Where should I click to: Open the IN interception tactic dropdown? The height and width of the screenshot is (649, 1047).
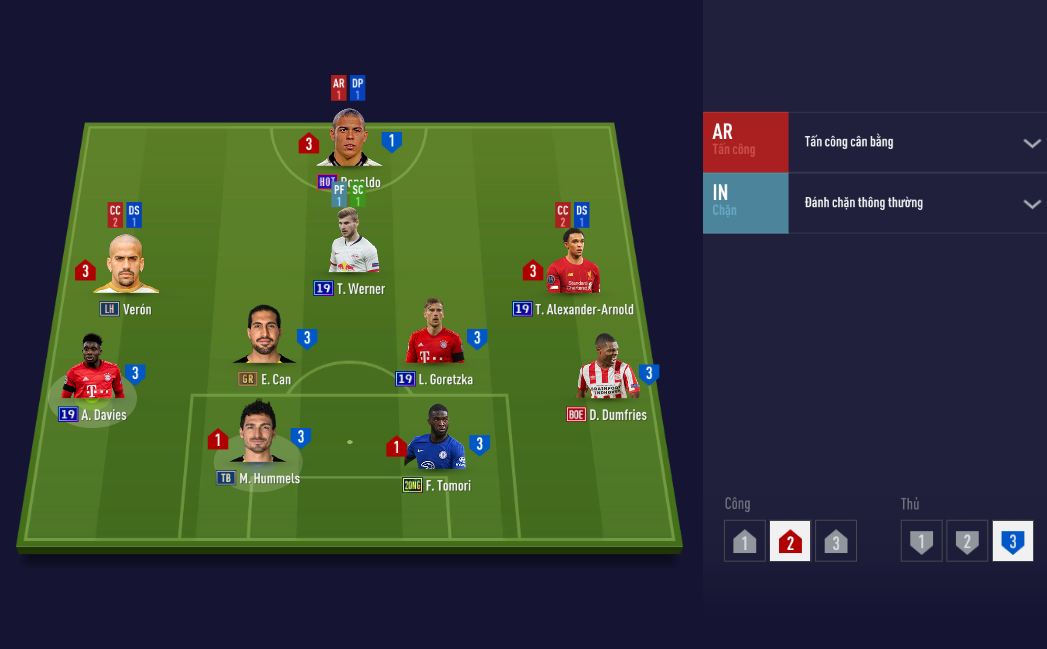[1032, 204]
